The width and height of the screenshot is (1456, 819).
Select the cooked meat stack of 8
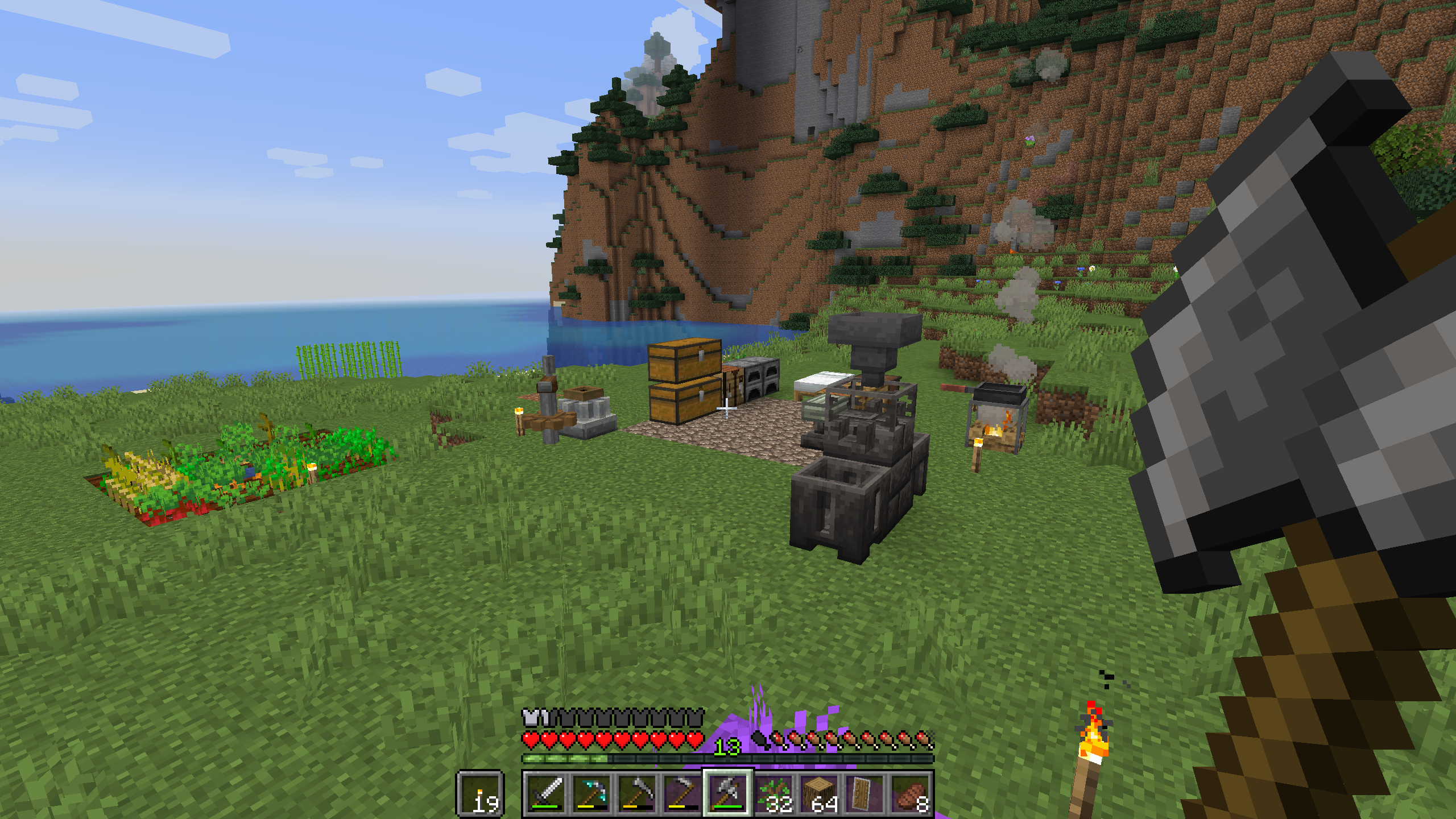(911, 793)
